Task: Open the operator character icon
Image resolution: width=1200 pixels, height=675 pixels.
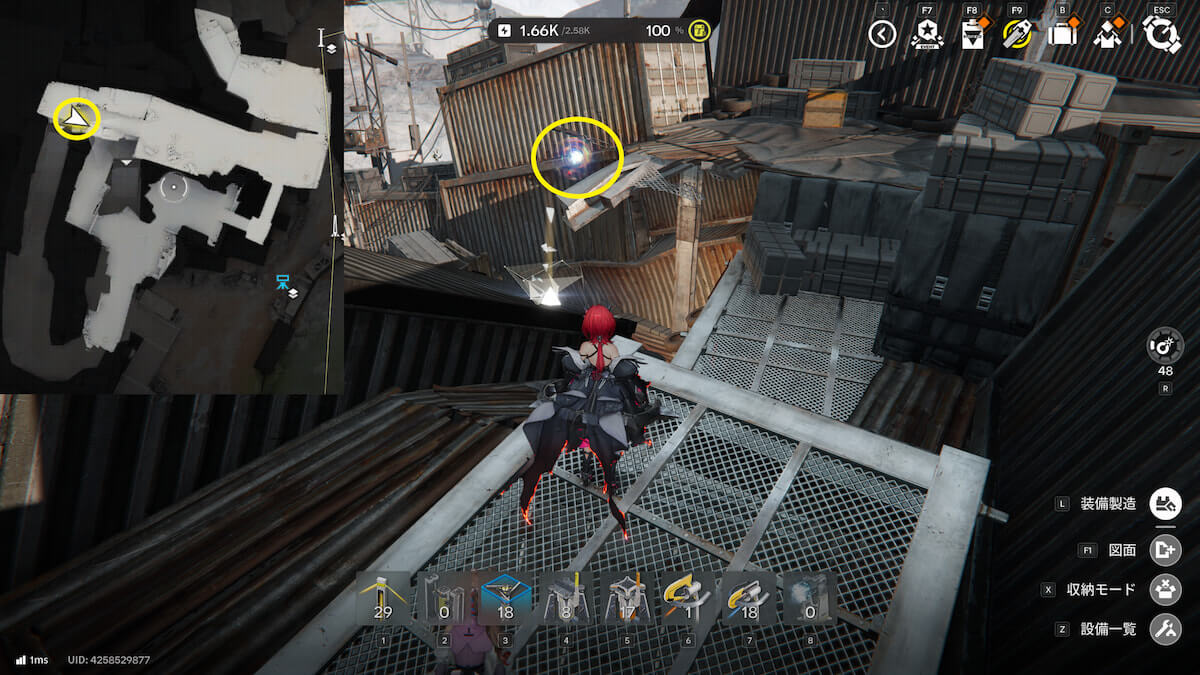Action: [x=1107, y=35]
